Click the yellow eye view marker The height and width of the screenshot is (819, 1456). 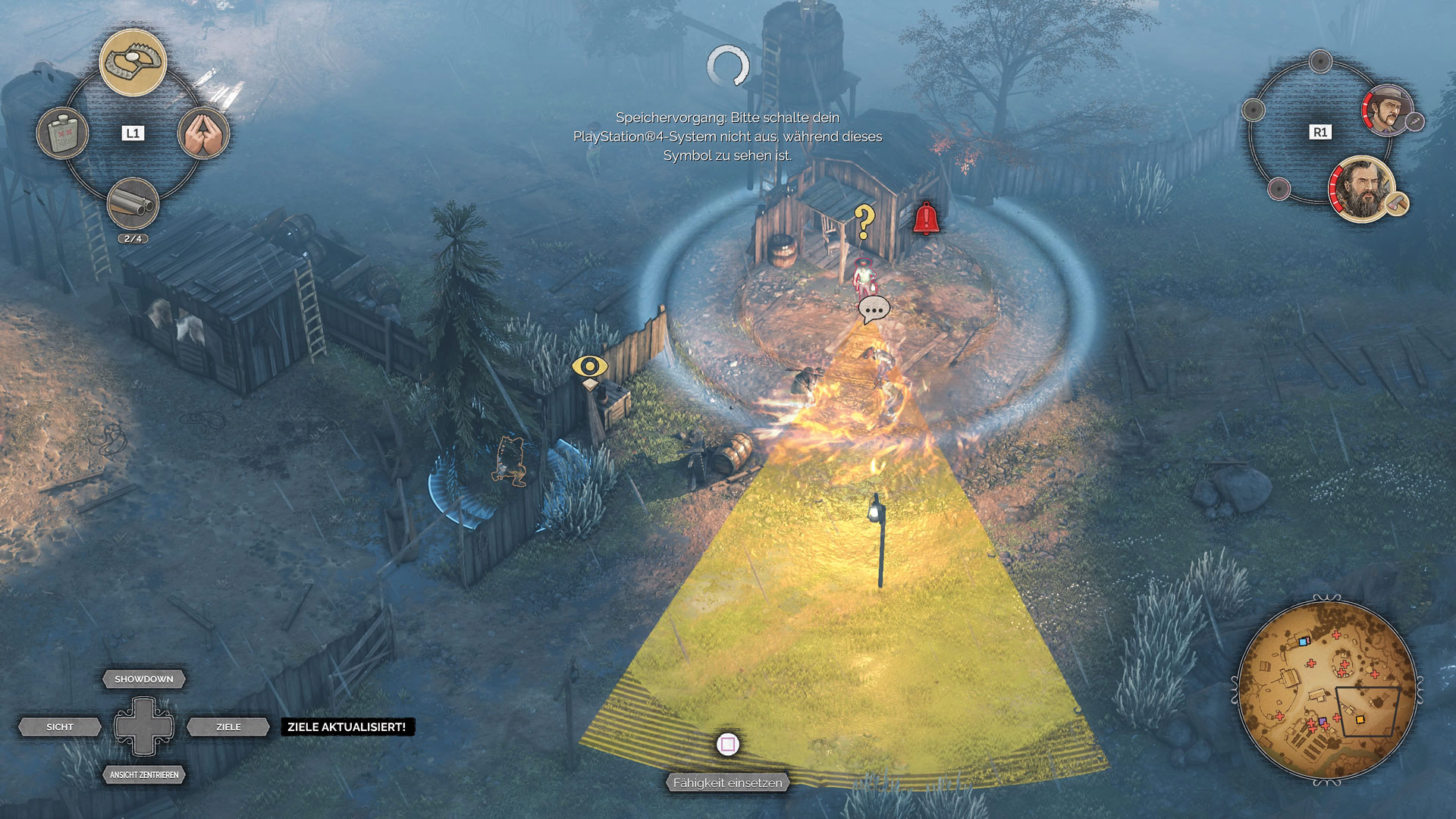click(589, 367)
